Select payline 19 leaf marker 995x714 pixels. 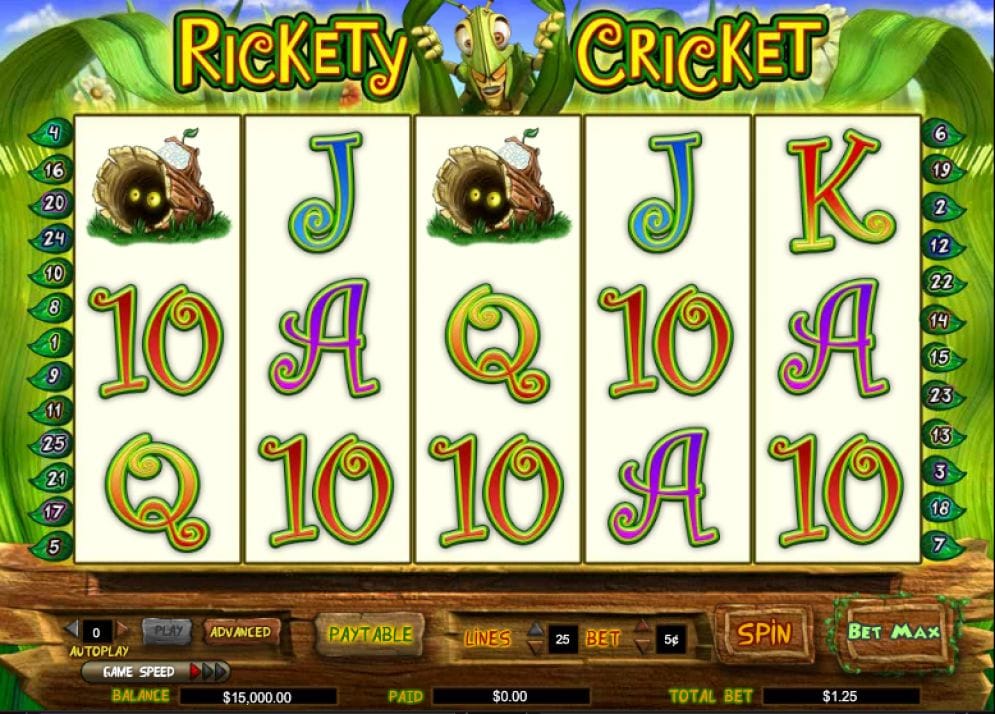(941, 170)
